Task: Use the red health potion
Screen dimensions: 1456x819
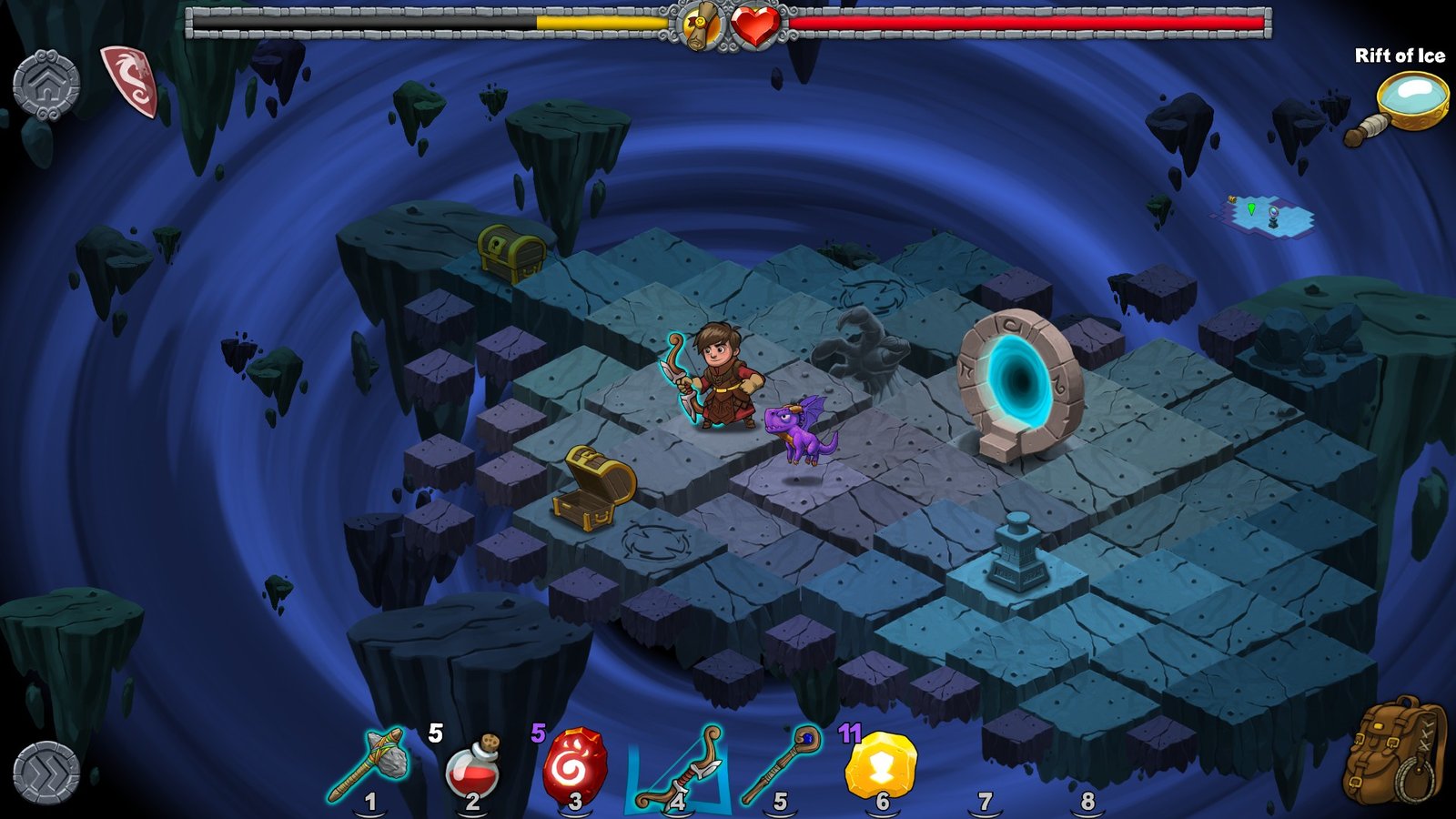Action: [x=472, y=767]
